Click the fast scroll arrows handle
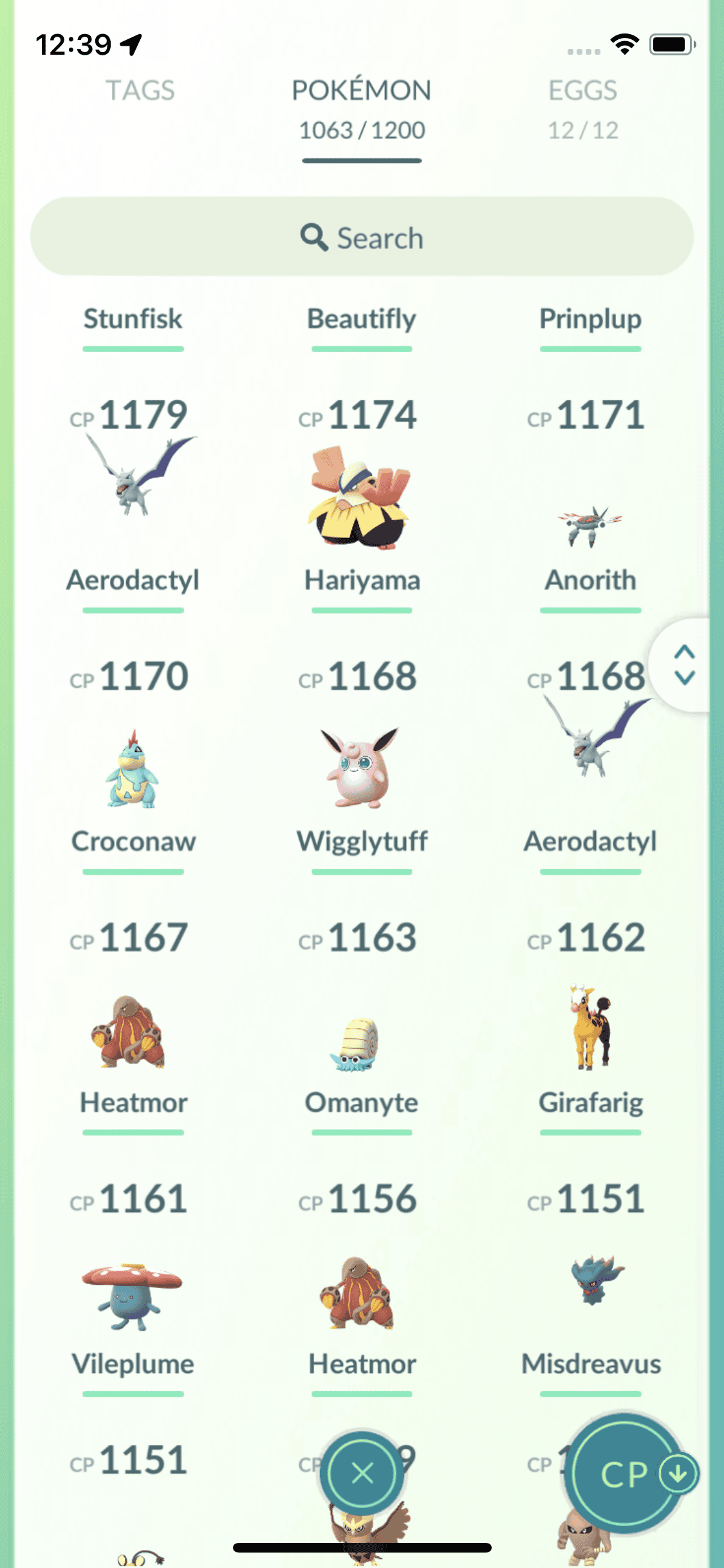Image resolution: width=724 pixels, height=1568 pixels. click(x=684, y=665)
